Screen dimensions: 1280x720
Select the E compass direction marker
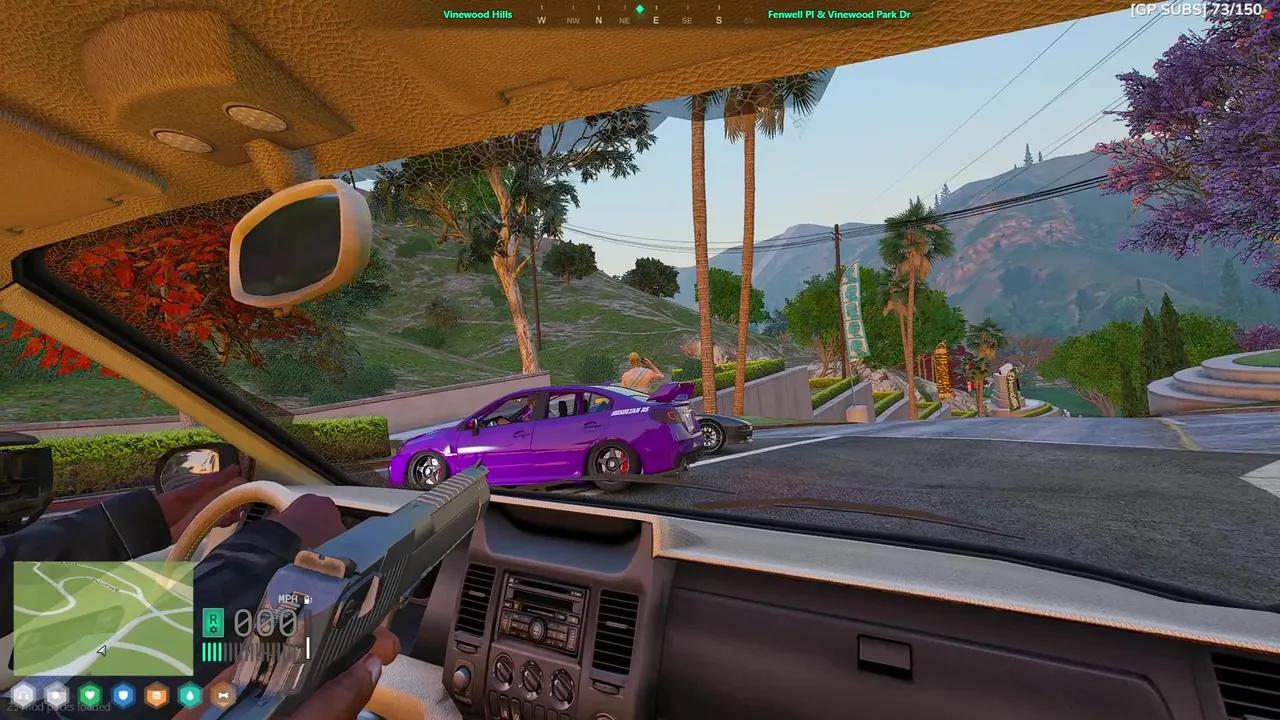(656, 19)
